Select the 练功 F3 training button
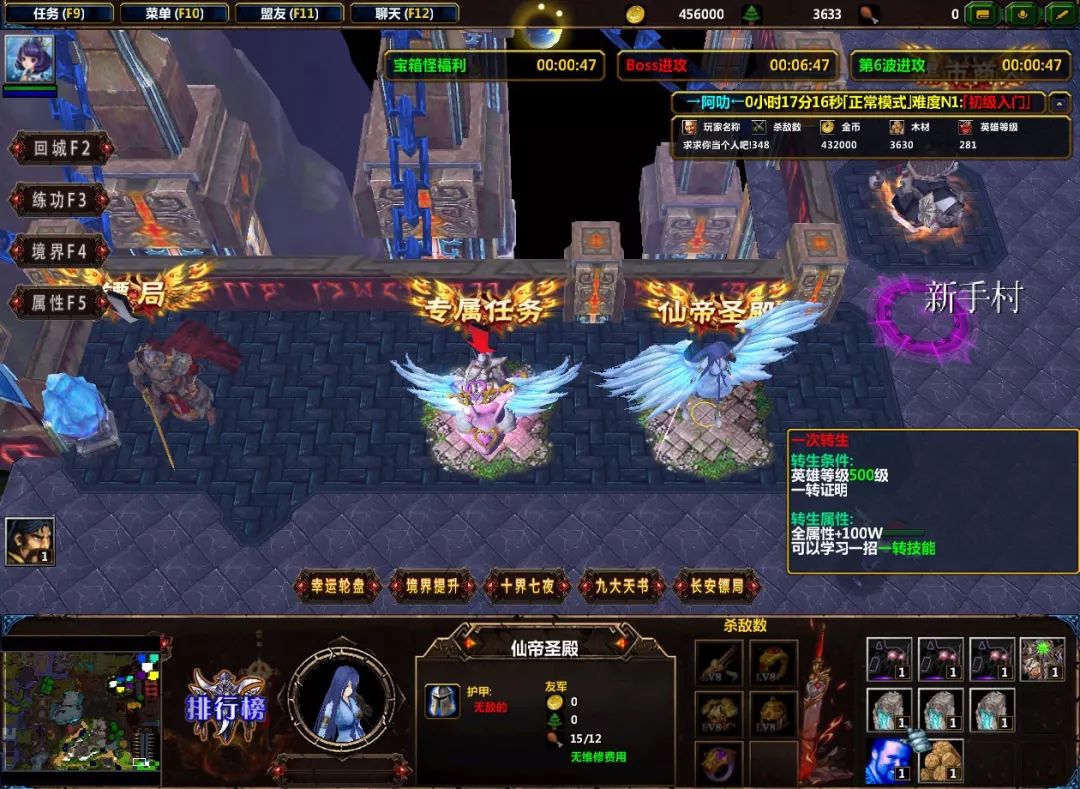 tap(60, 200)
